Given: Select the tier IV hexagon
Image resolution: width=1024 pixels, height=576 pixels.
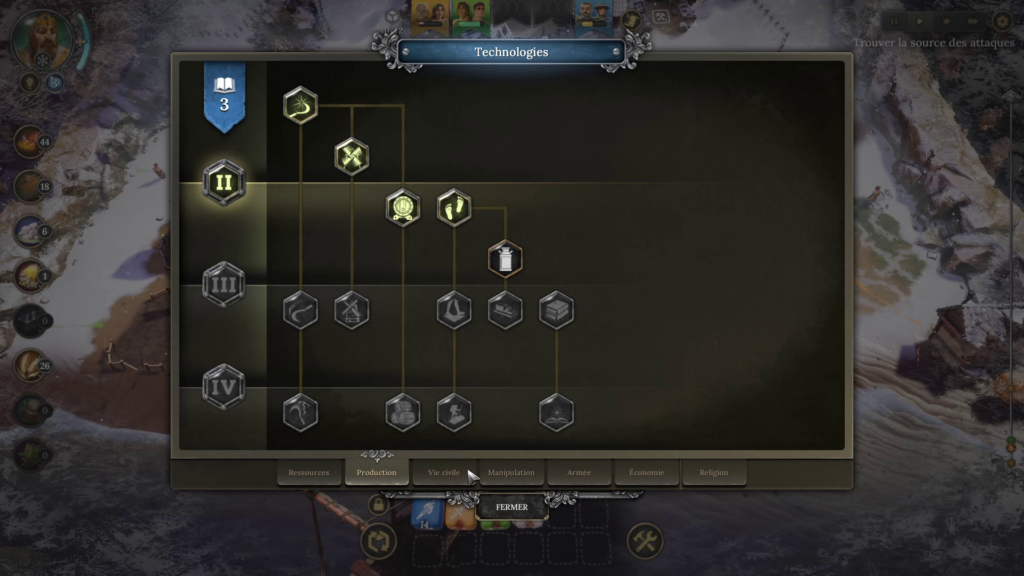Looking at the screenshot, I should [224, 386].
